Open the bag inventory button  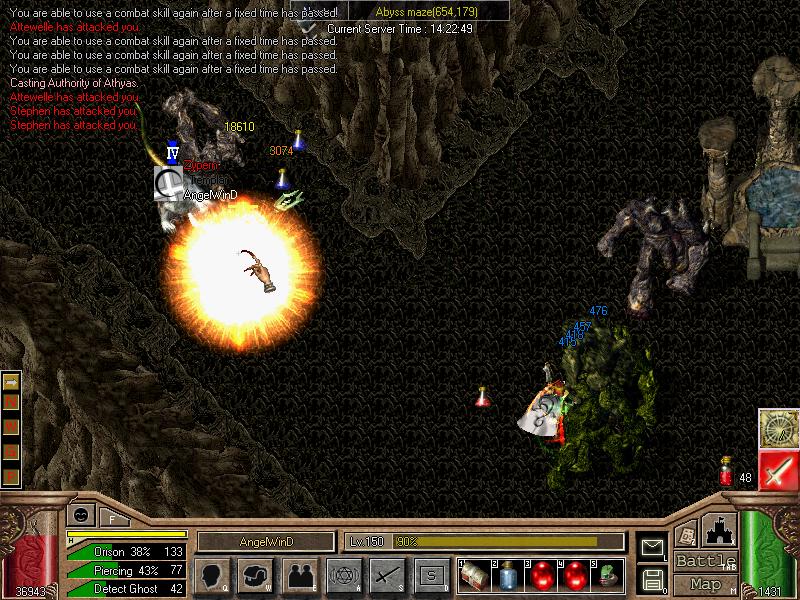pos(256,576)
